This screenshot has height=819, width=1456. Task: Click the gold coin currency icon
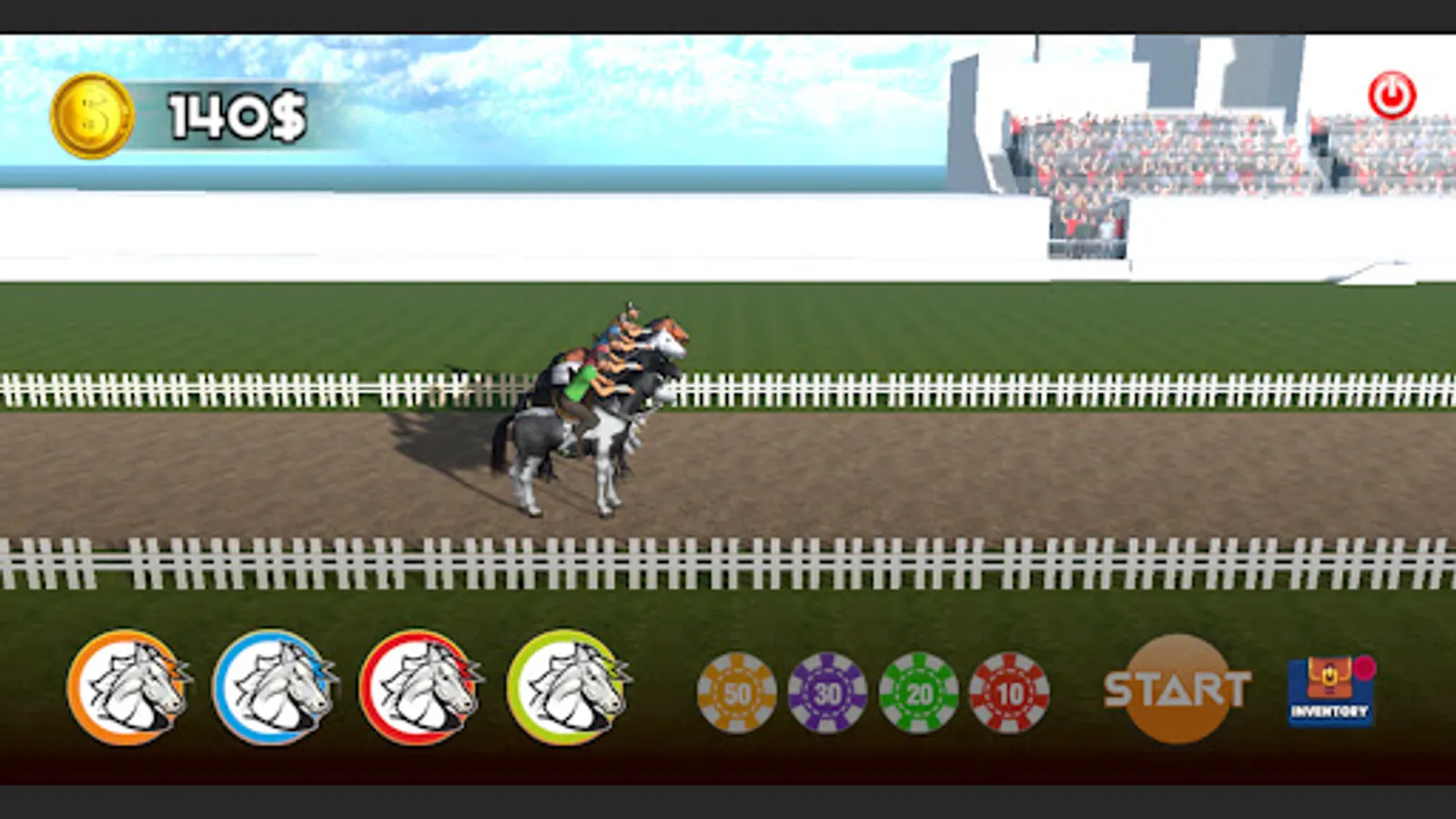[91, 111]
